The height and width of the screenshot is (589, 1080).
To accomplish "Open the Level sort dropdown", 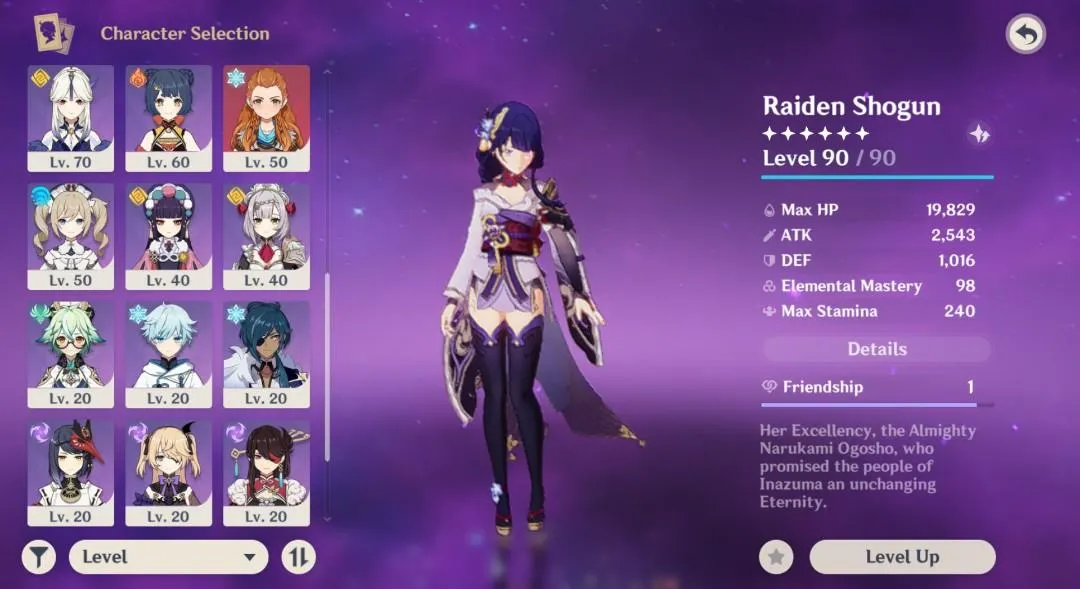I will [168, 557].
